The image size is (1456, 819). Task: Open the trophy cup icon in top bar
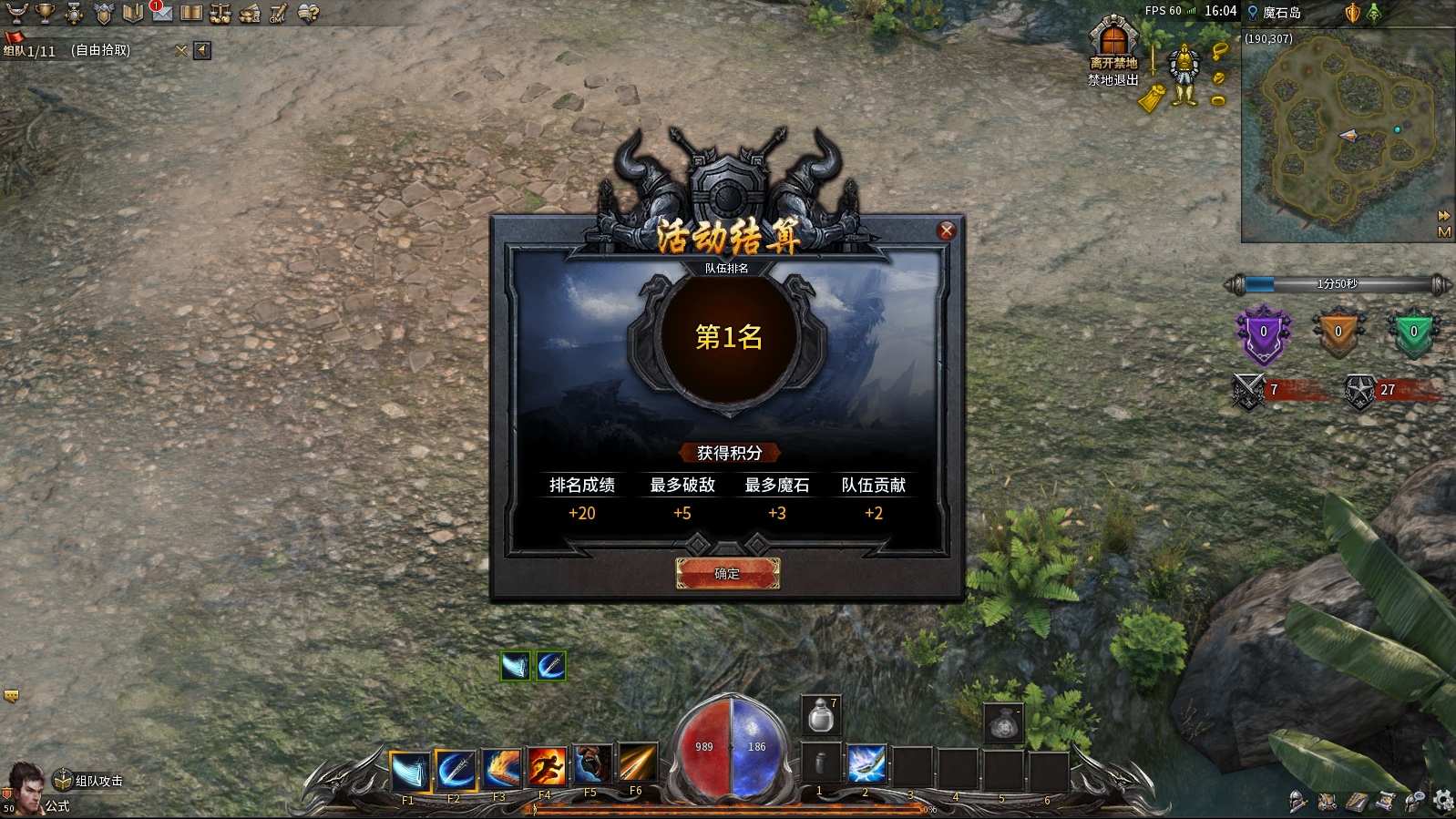[x=45, y=13]
